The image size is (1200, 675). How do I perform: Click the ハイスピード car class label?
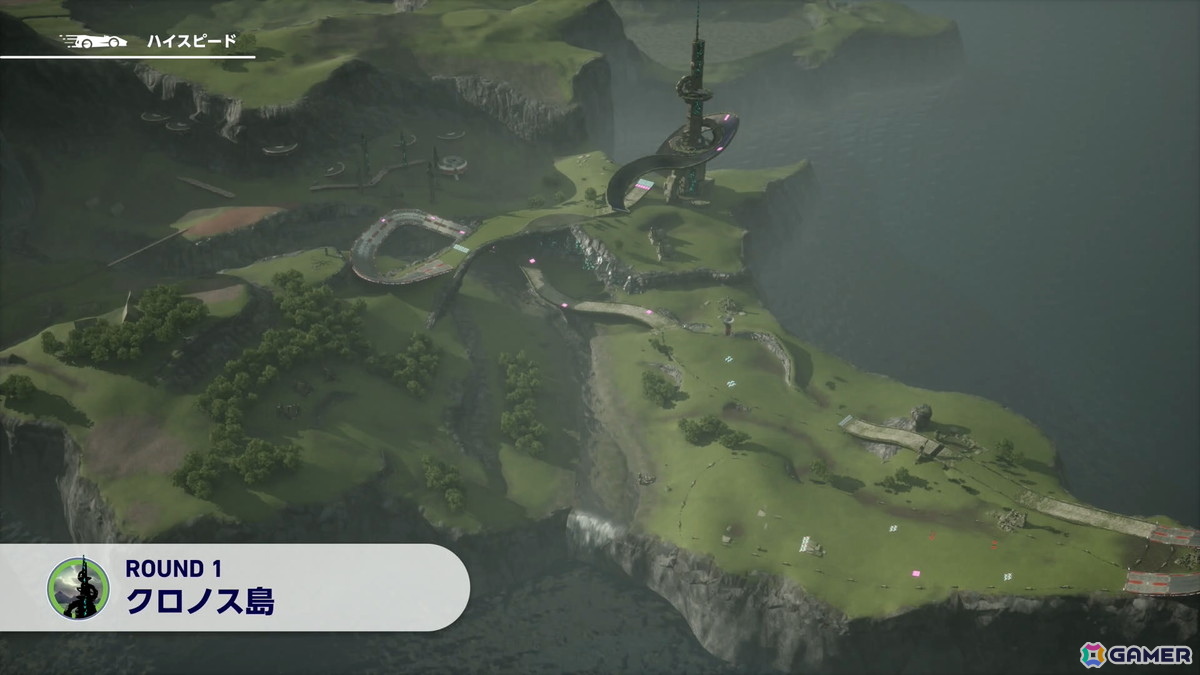[191, 41]
